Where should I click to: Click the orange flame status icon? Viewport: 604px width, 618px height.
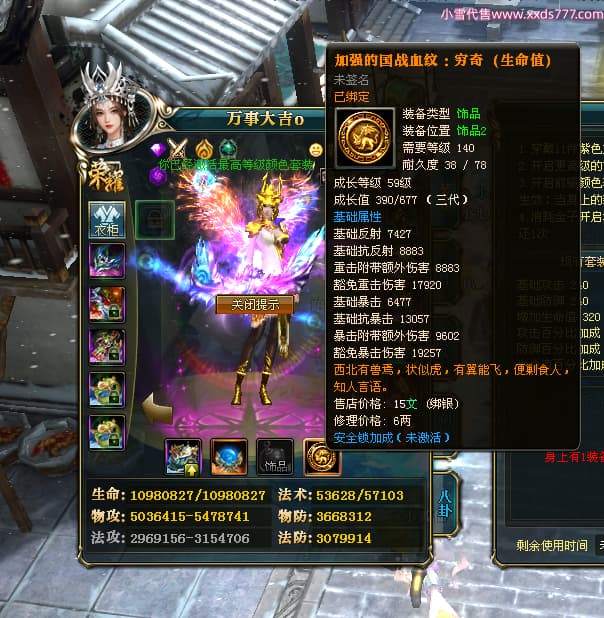pyautogui.click(x=204, y=149)
